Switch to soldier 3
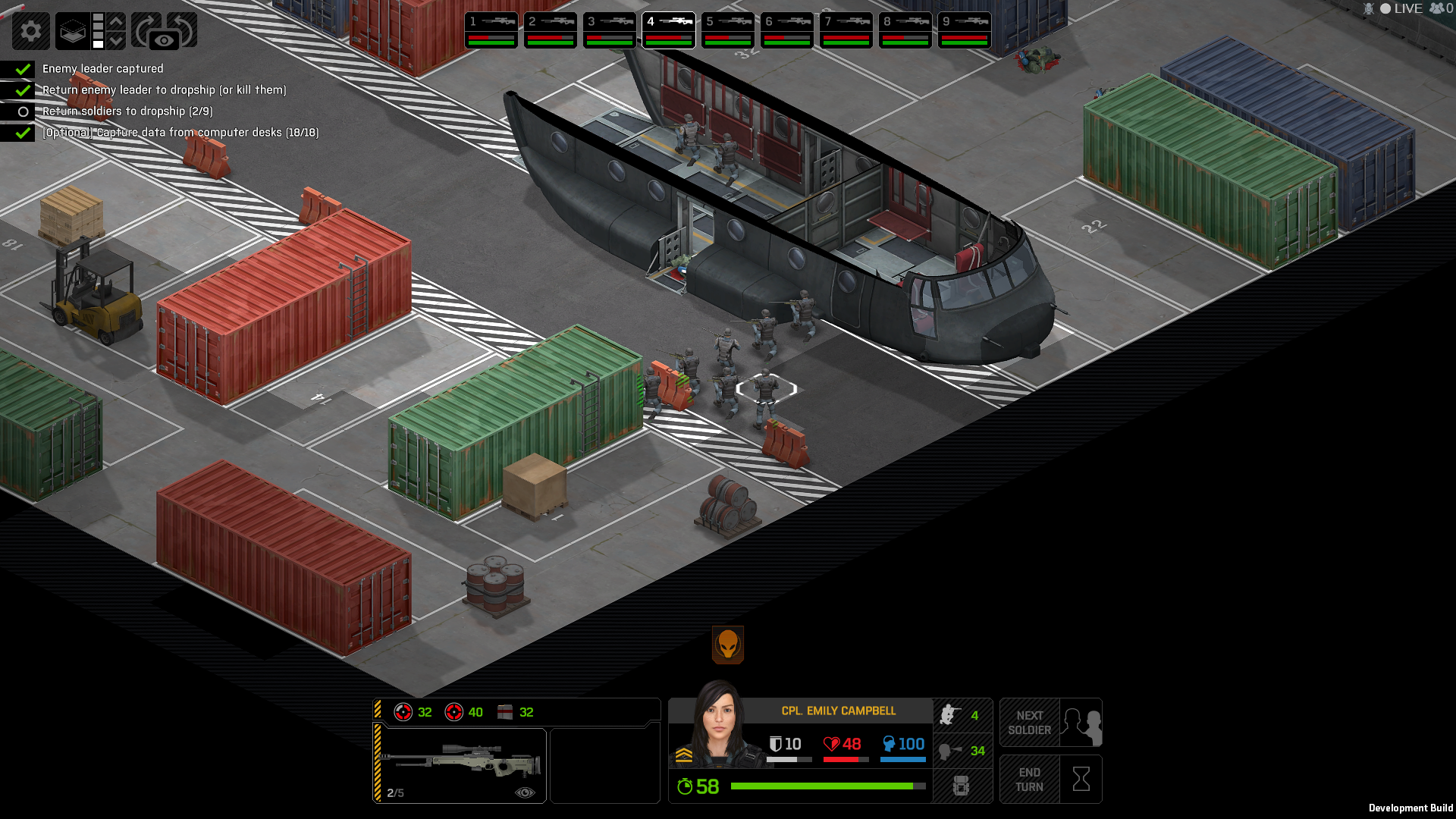1456x819 pixels. coord(610,30)
